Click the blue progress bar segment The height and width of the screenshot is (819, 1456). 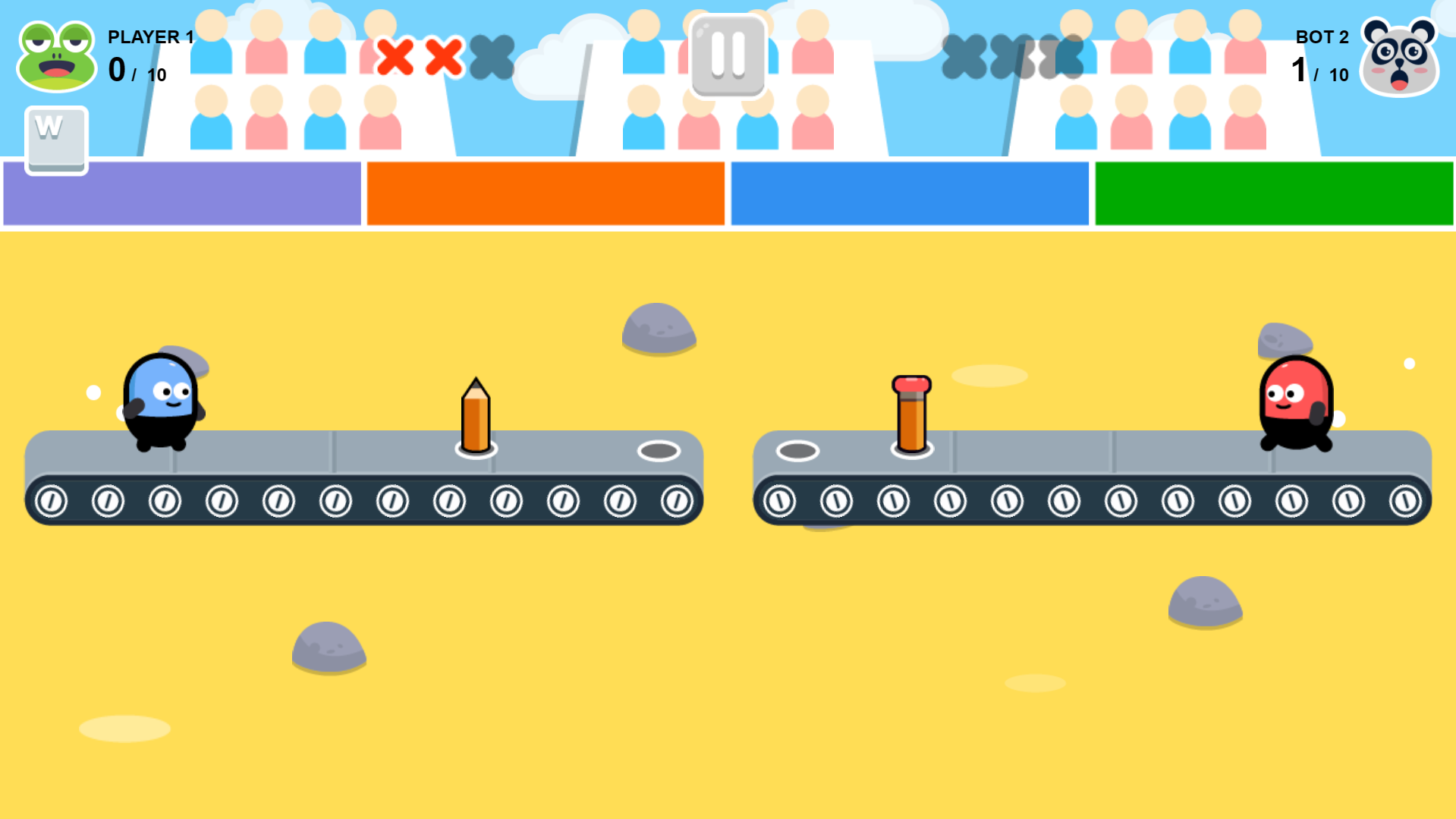909,194
